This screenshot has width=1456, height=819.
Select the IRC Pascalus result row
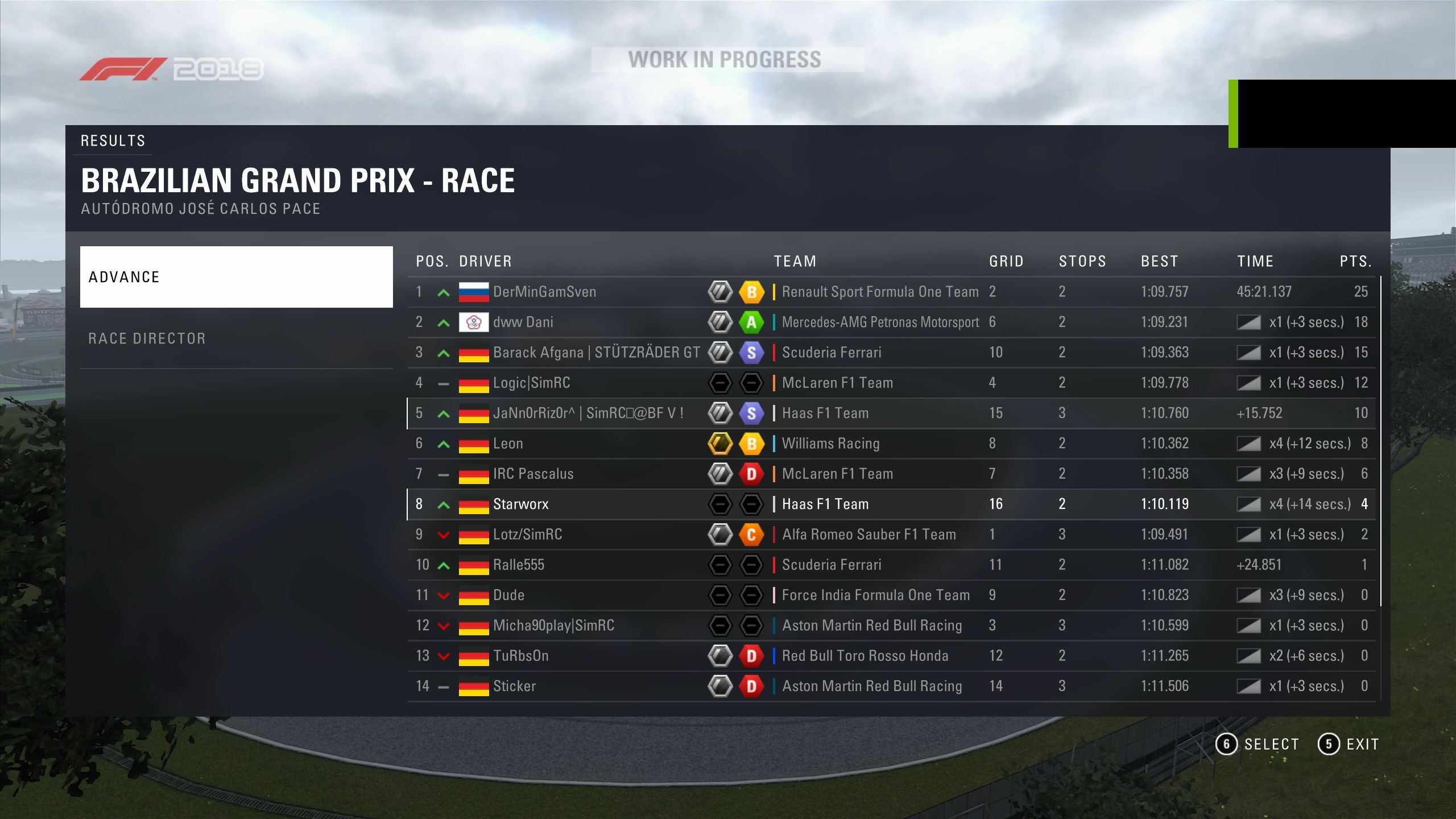891,474
